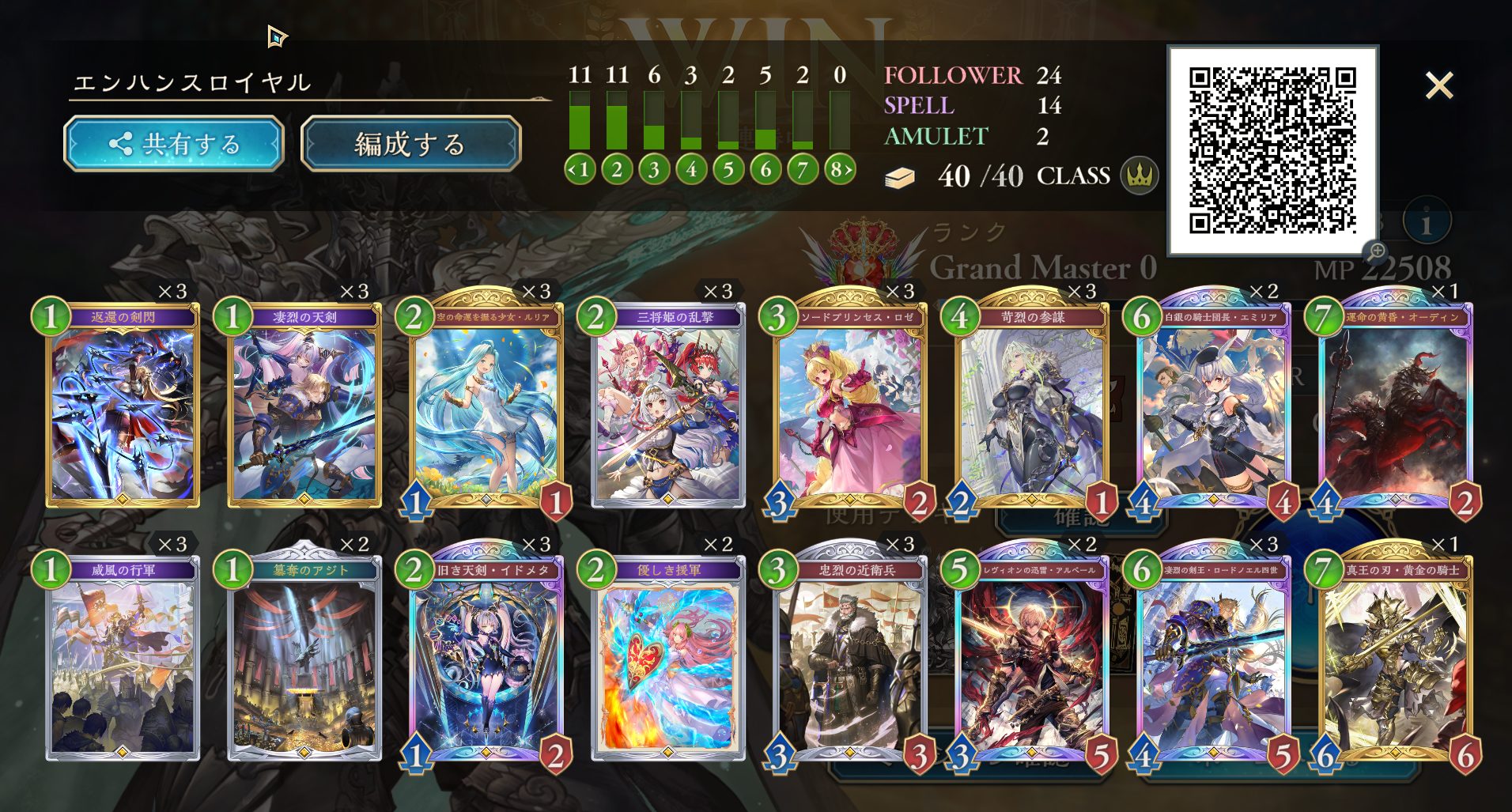Toggle the cost 5 mana filter
This screenshot has width=1512, height=812.
click(x=728, y=168)
